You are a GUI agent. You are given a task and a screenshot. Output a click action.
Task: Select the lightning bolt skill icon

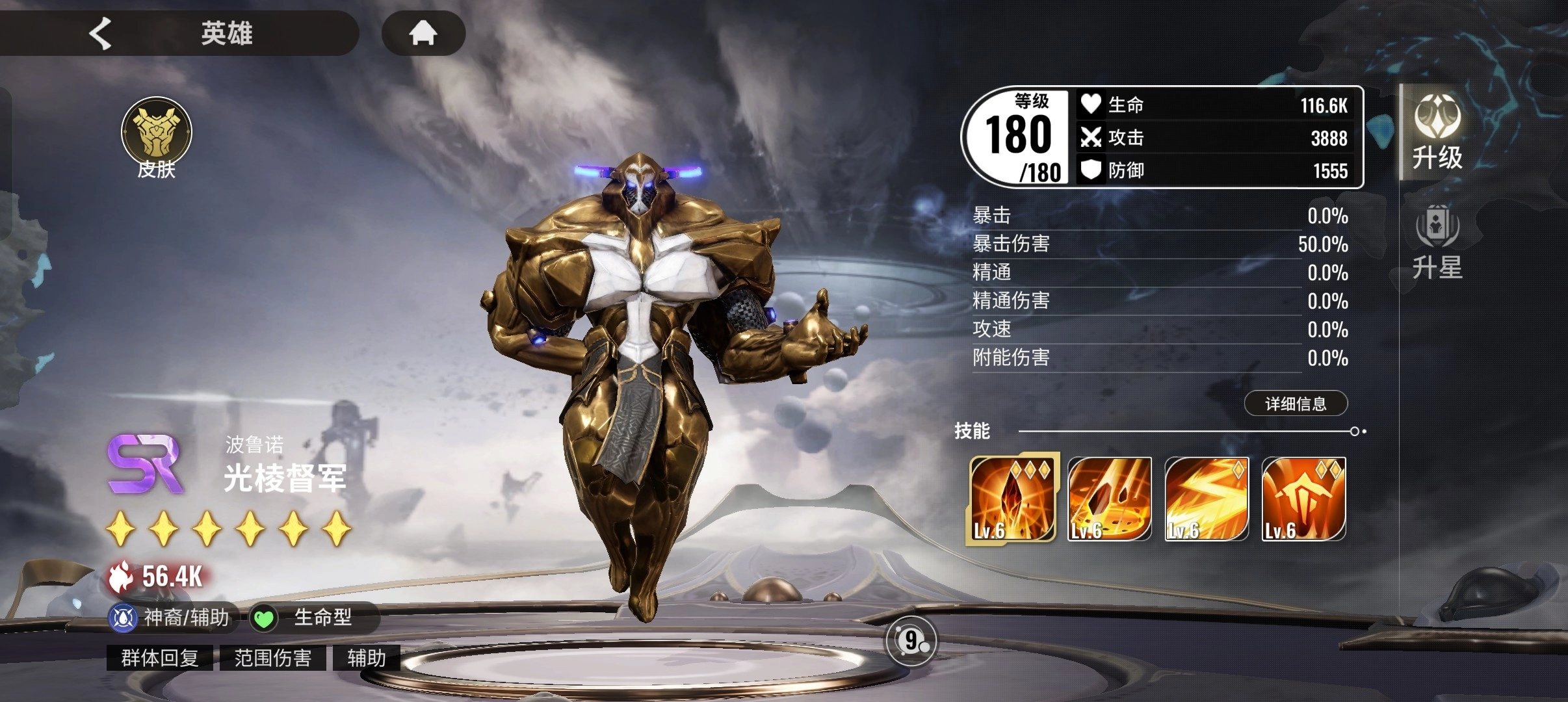[x=1206, y=499]
